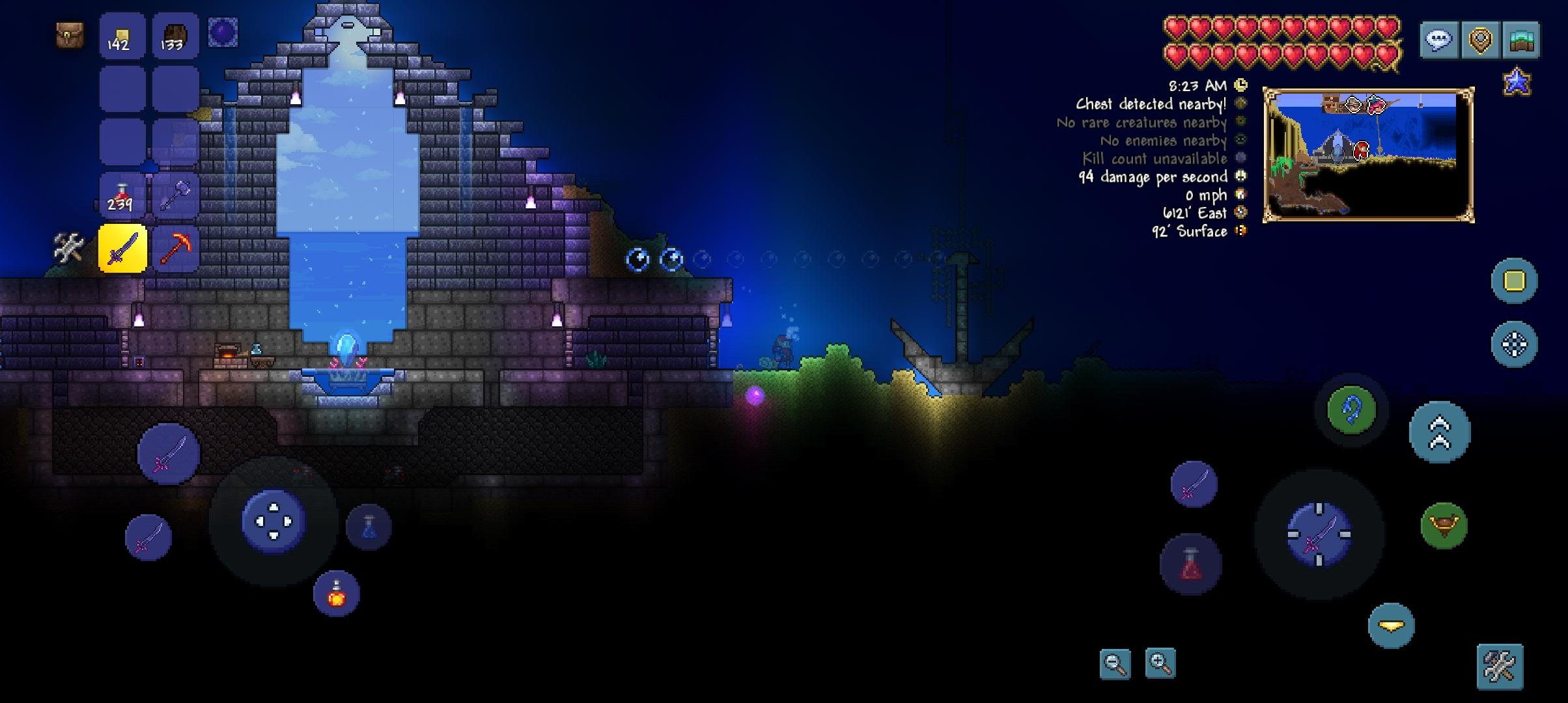The image size is (1568, 703).
Task: Select the hotbar slot with 142 items
Action: pos(122,36)
